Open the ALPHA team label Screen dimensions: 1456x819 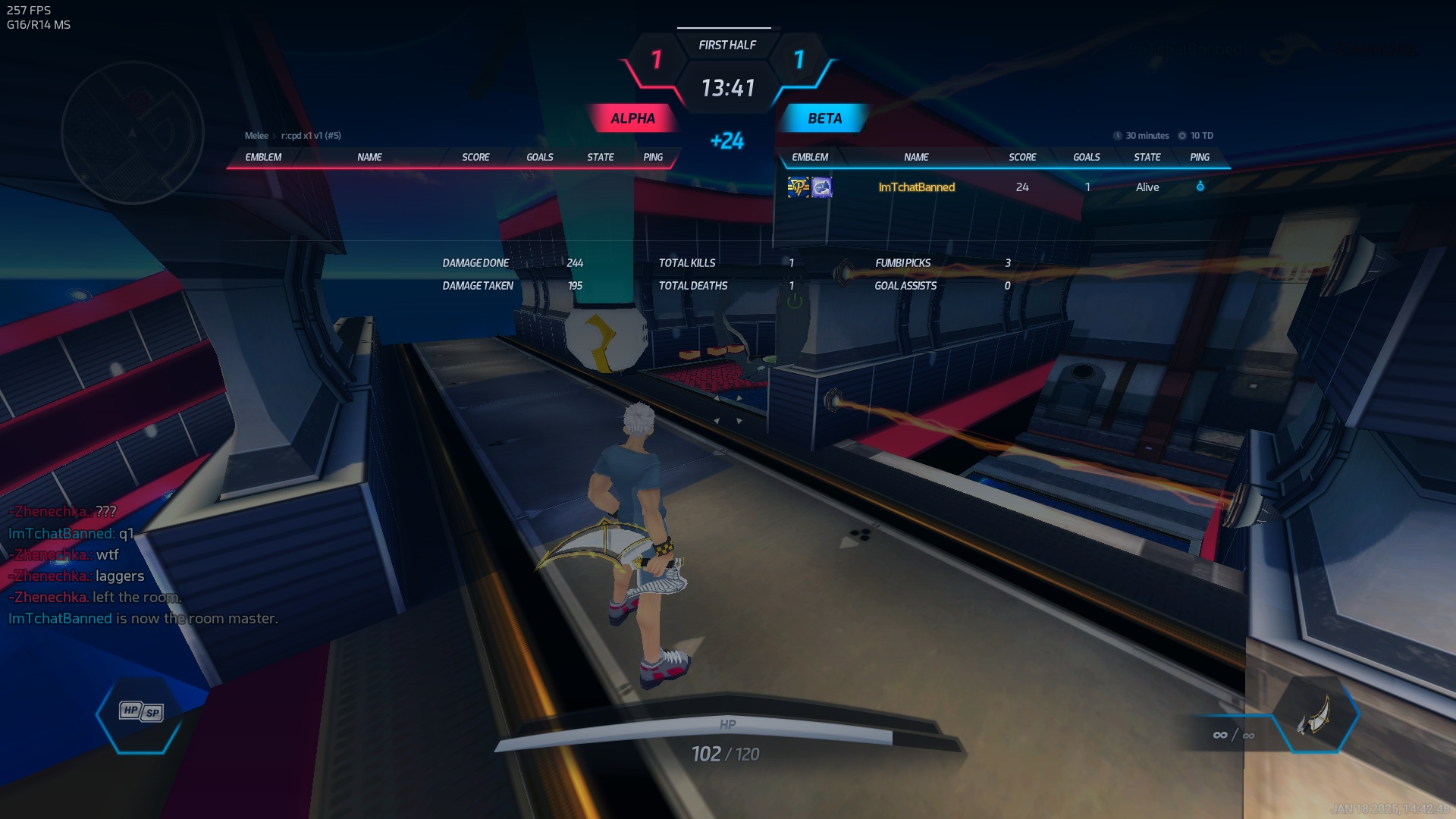coord(632,118)
